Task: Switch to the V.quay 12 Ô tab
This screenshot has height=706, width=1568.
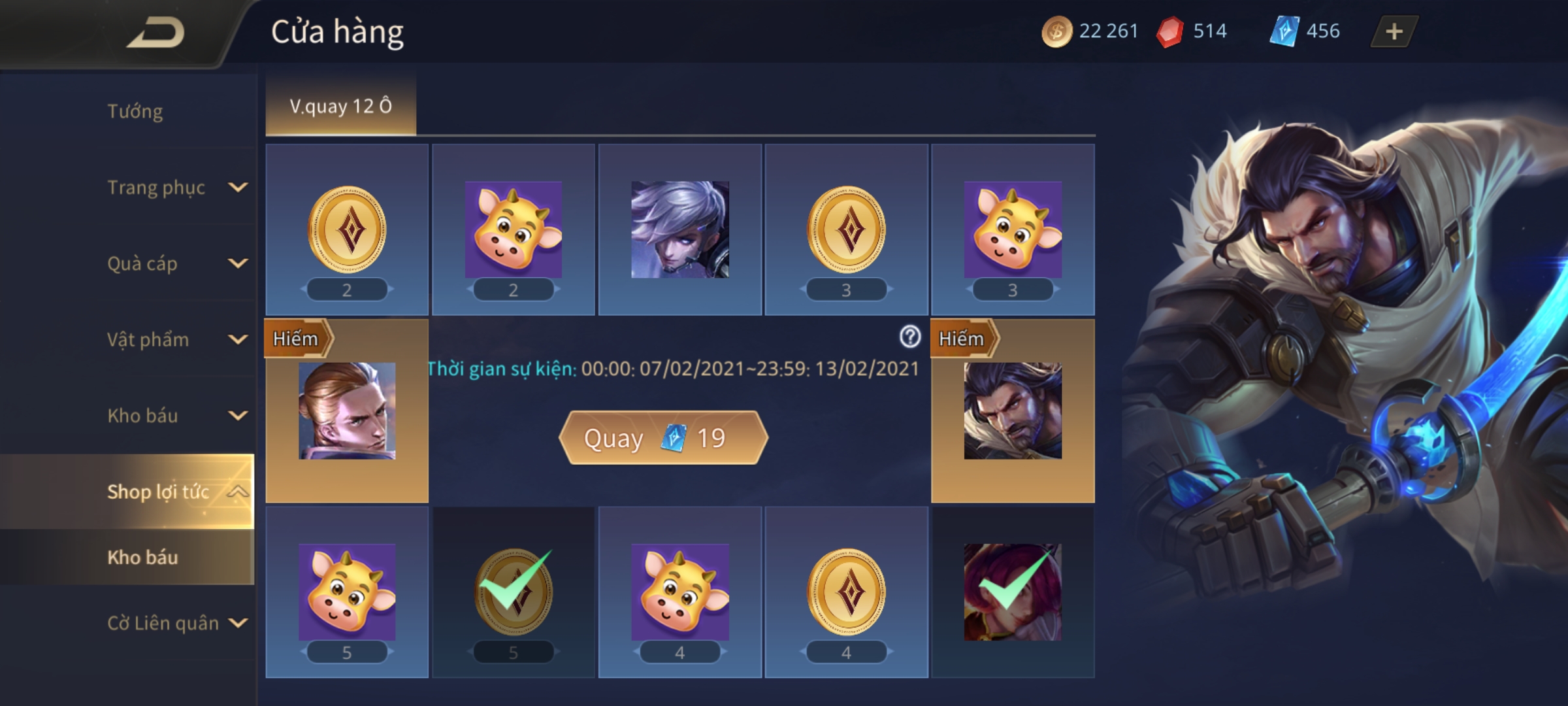Action: tap(340, 106)
